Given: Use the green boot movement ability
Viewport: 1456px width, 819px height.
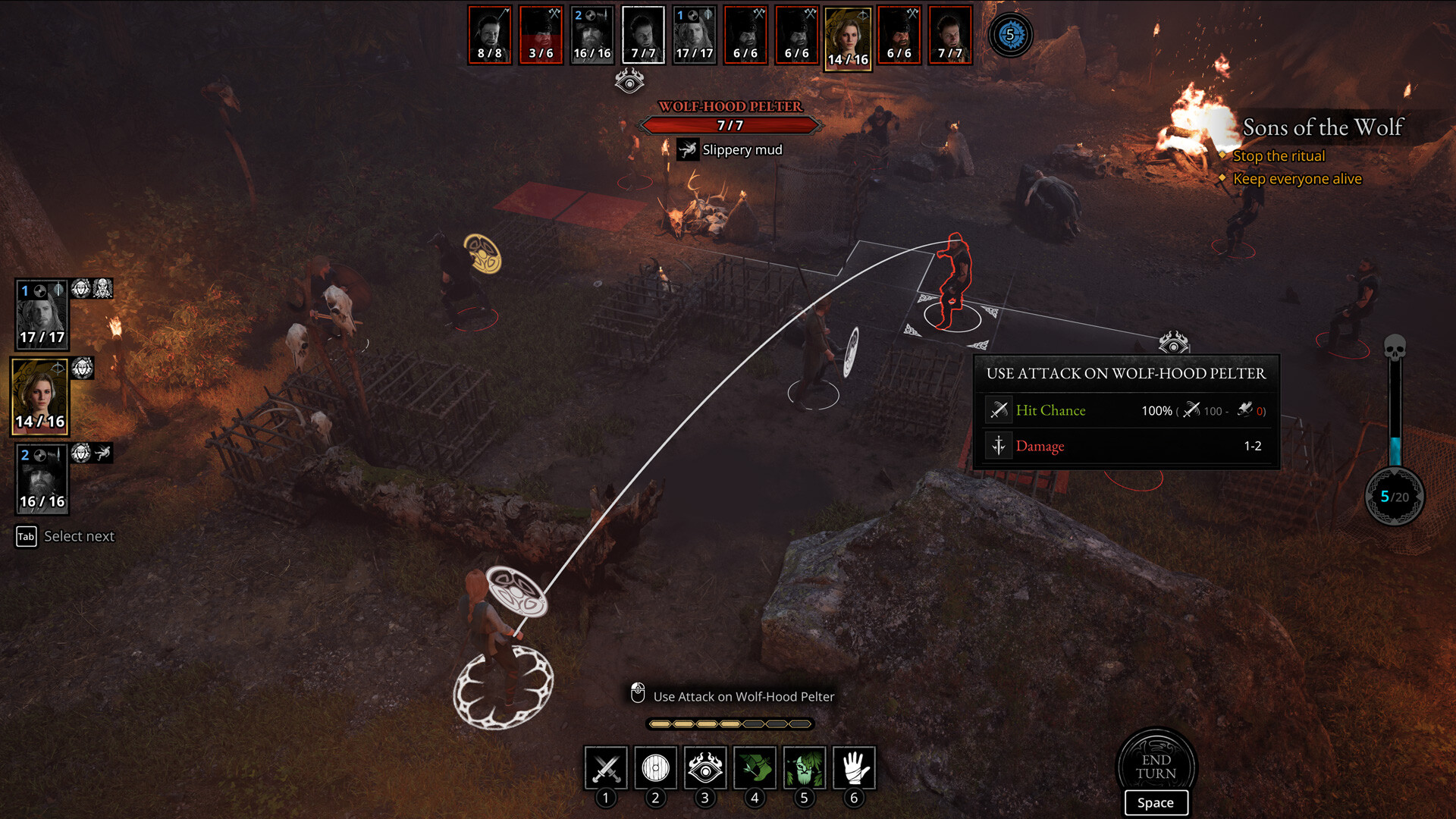Looking at the screenshot, I should 755,768.
